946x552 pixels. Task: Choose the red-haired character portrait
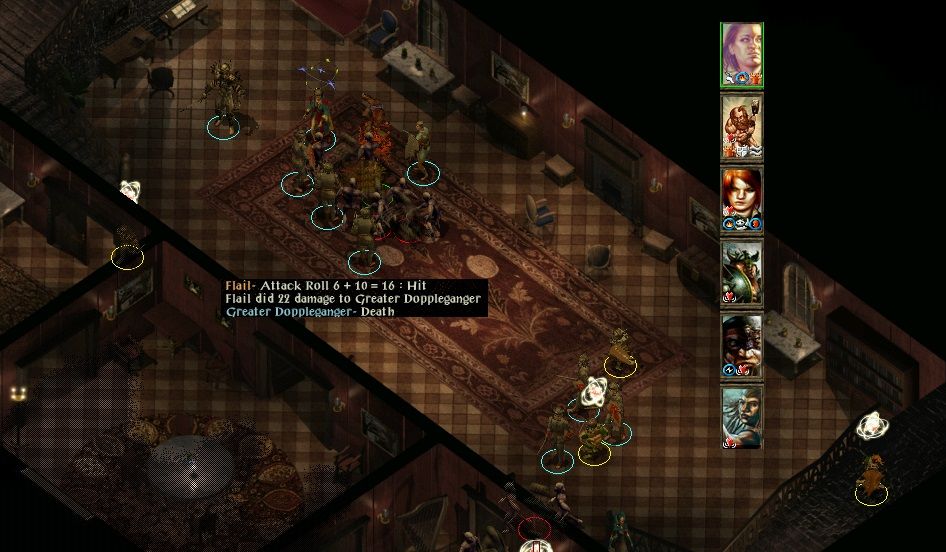742,199
